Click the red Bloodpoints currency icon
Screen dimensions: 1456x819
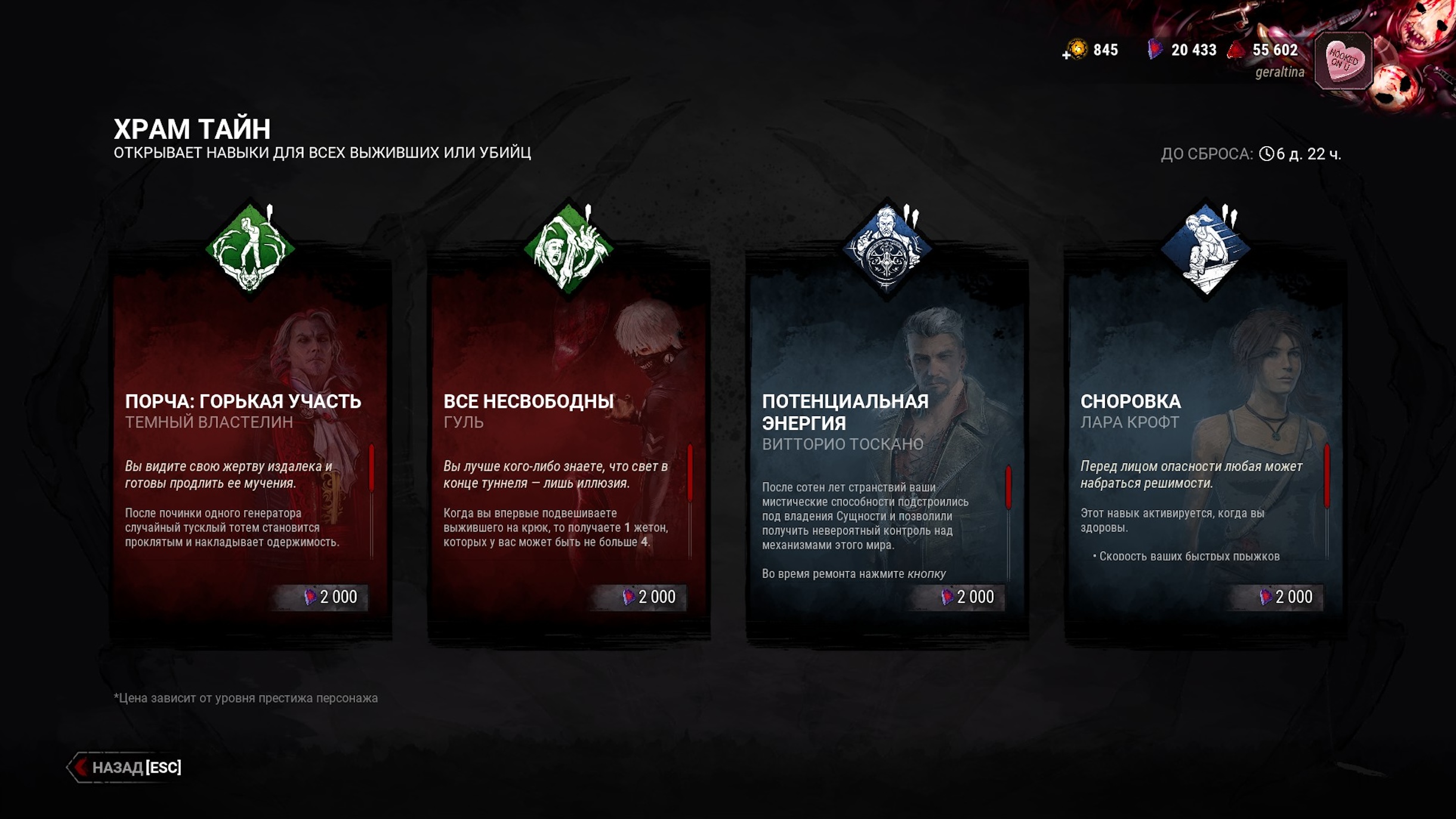pos(1236,50)
